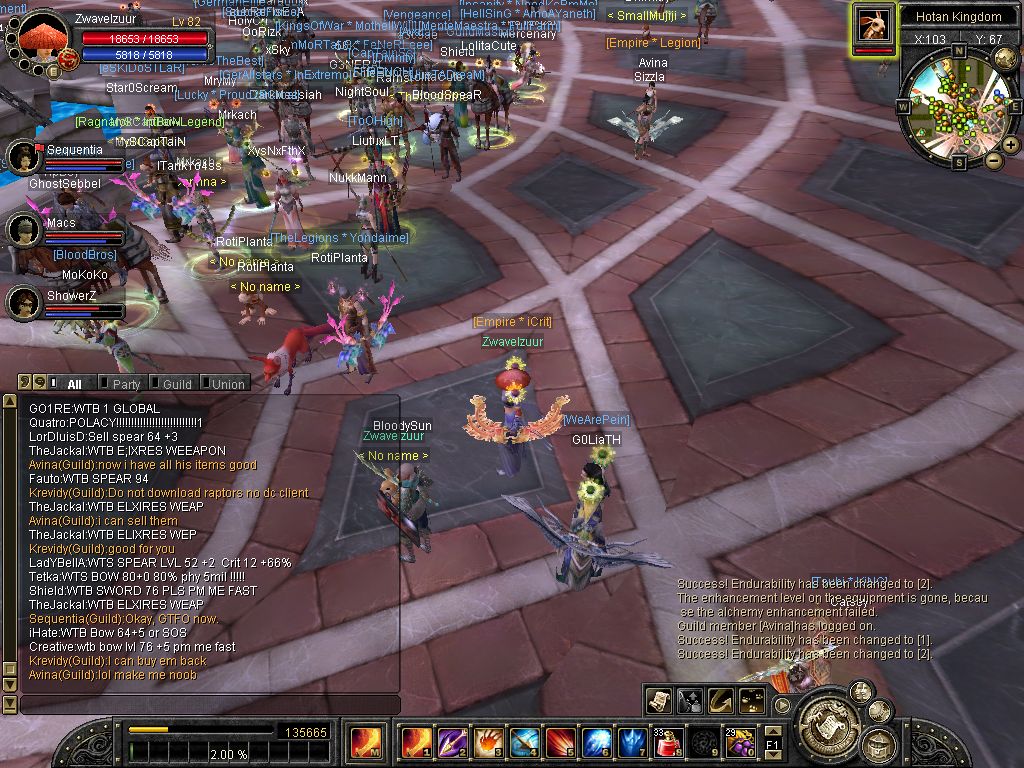Select party member Sequentia's portrait
Viewport: 1024px width, 768px height.
tap(21, 156)
